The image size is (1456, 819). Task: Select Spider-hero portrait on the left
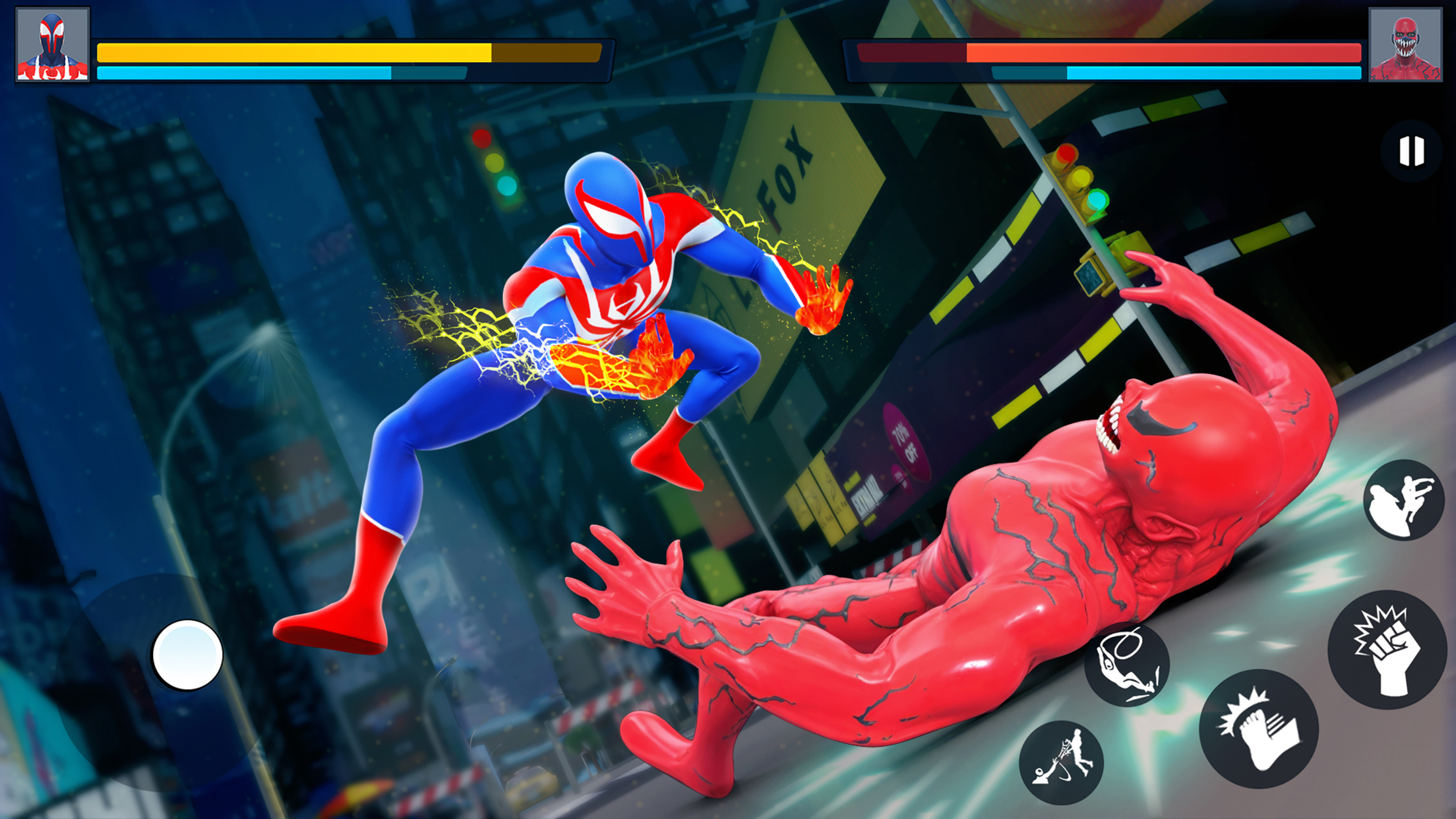52,45
